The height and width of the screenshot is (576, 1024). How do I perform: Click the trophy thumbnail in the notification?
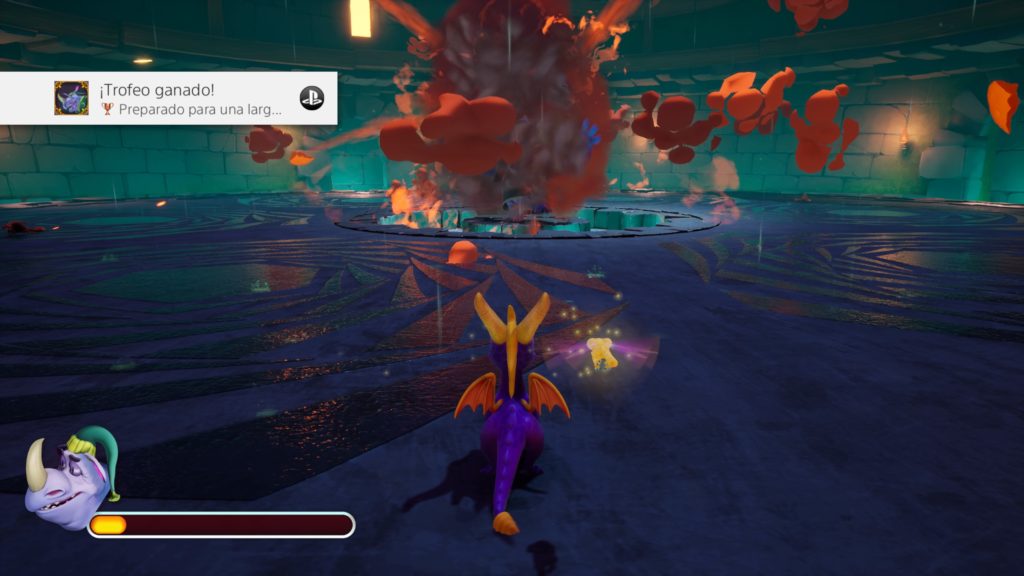click(71, 98)
